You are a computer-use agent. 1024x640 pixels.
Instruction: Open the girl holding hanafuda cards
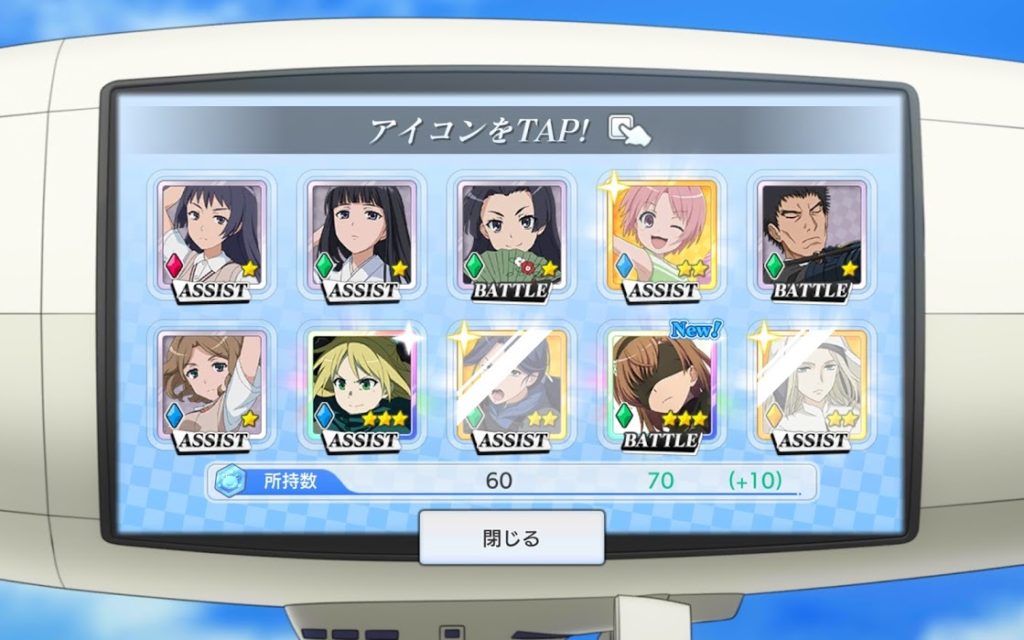pos(511,236)
